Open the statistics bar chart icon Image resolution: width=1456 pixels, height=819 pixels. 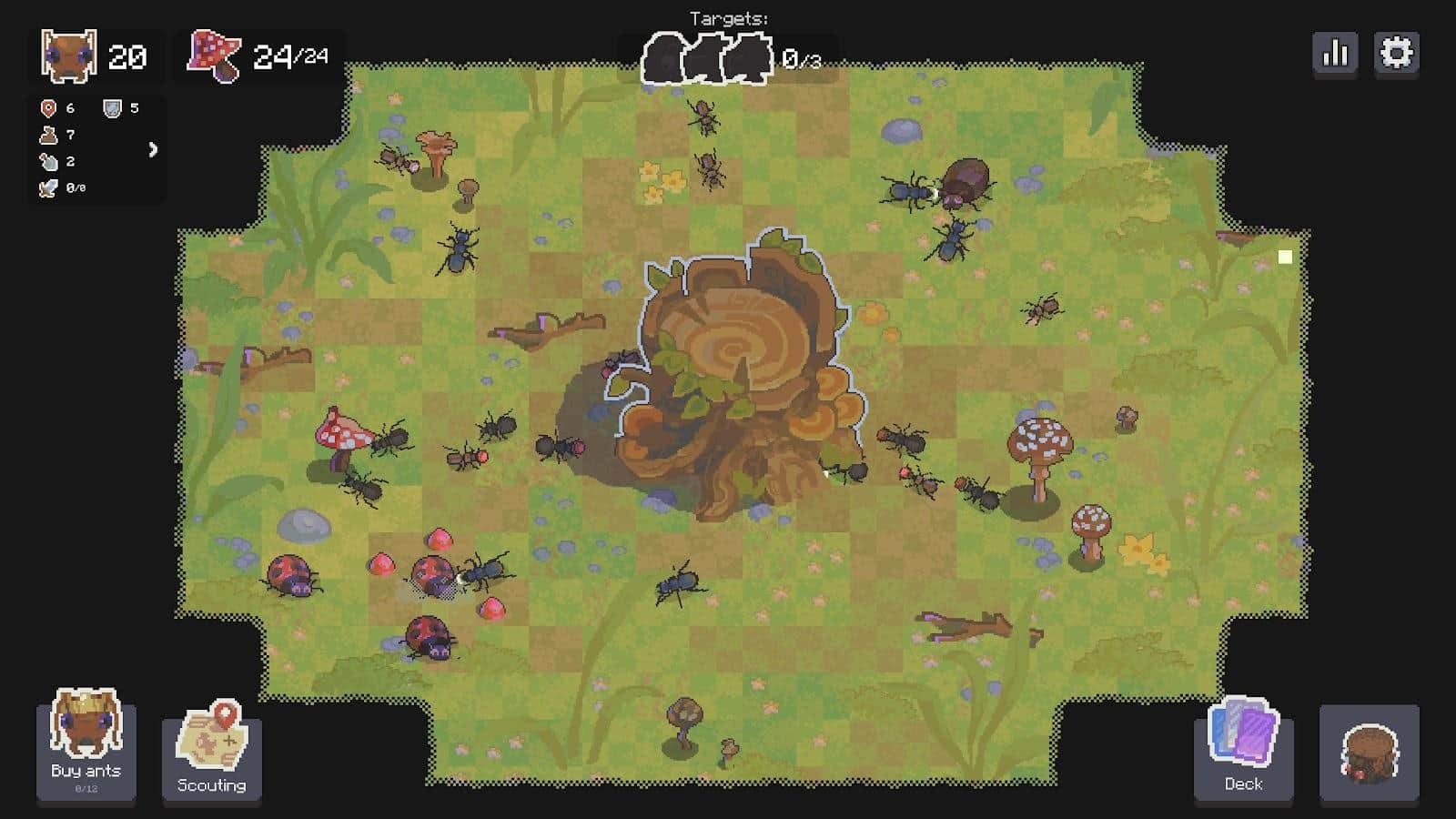[1334, 53]
